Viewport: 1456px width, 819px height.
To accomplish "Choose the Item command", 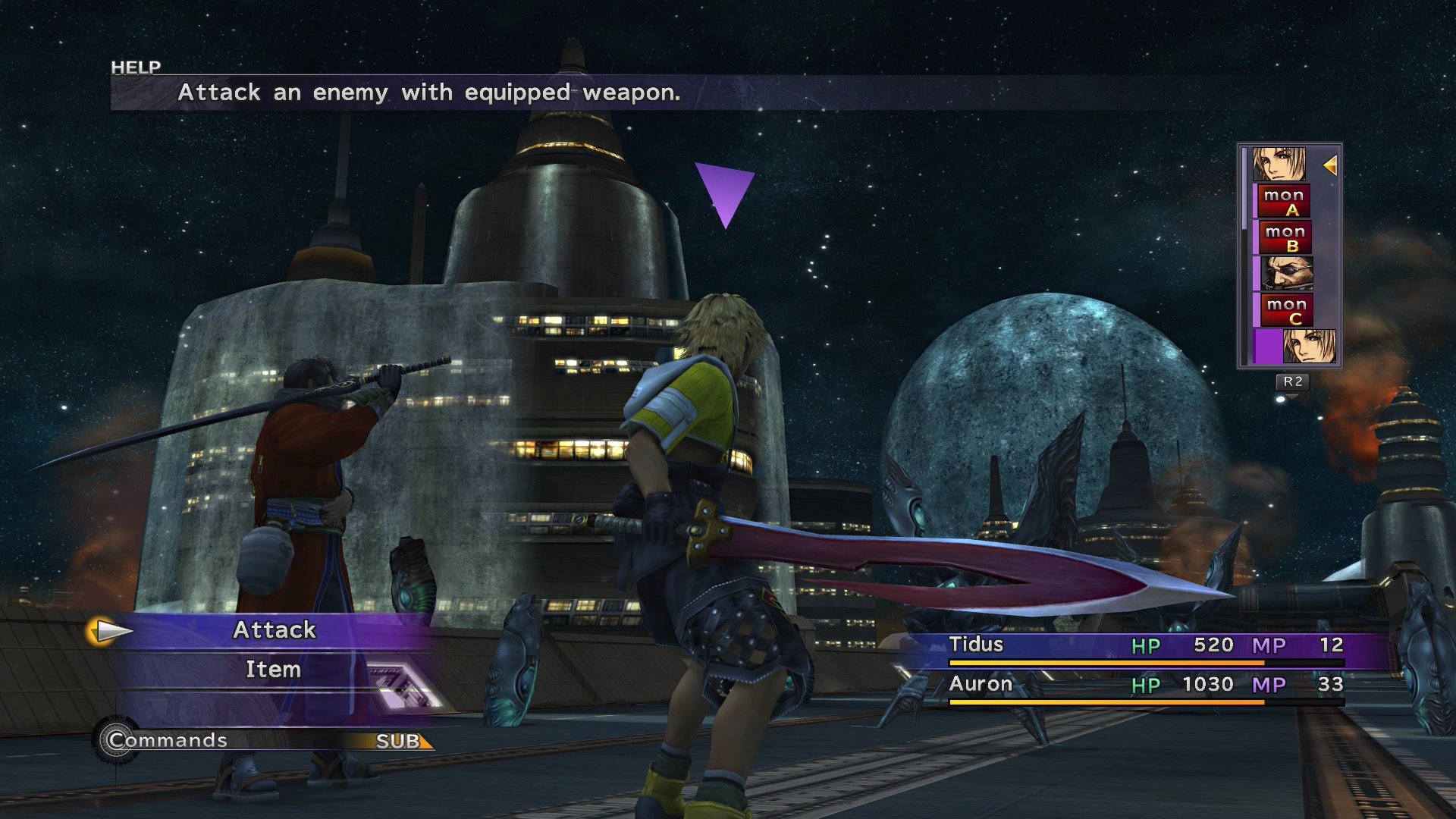I will 273,670.
